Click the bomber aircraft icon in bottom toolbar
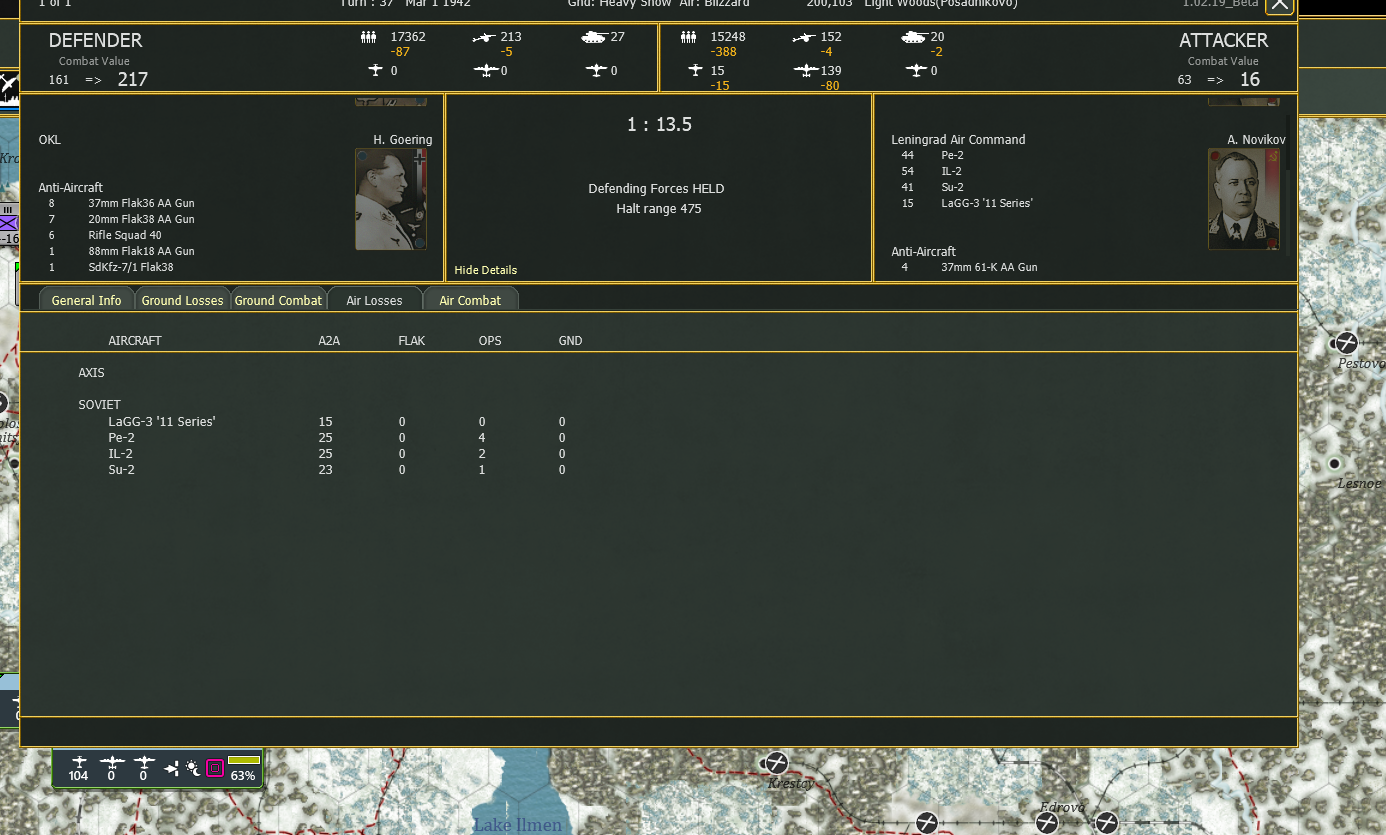This screenshot has width=1386, height=835. [x=112, y=763]
